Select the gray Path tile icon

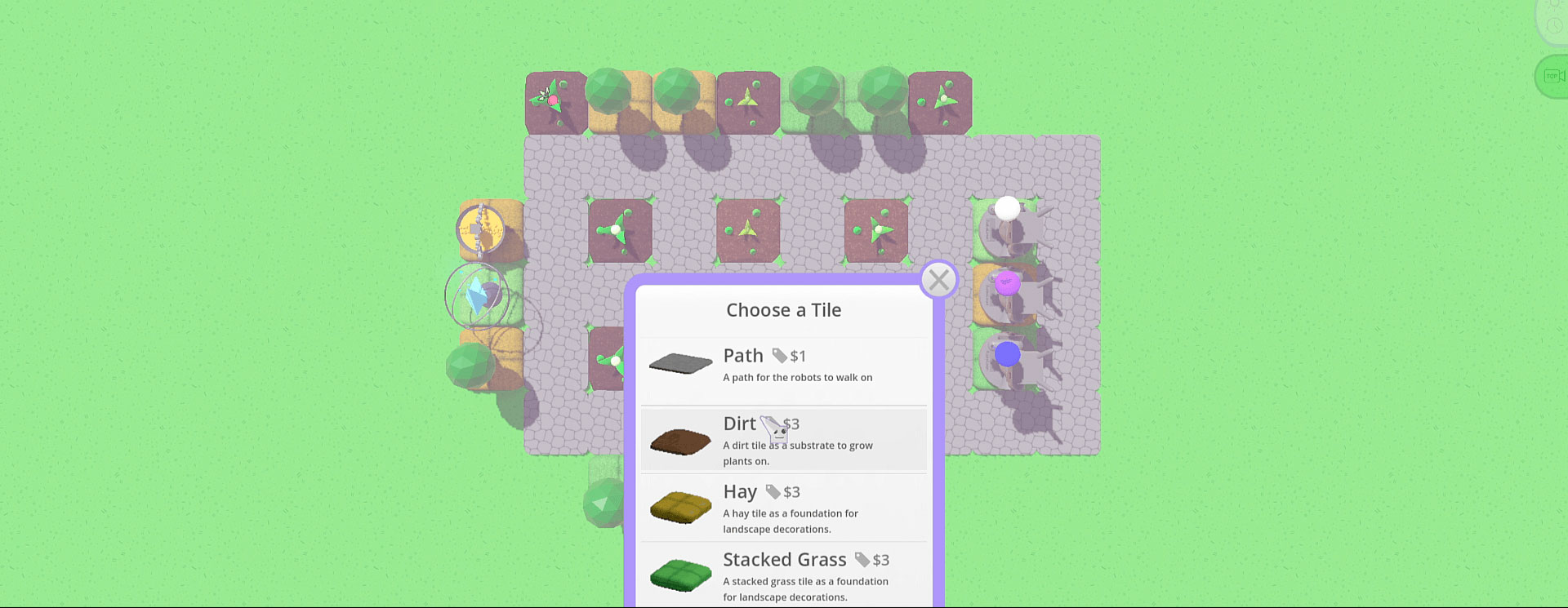coord(680,364)
